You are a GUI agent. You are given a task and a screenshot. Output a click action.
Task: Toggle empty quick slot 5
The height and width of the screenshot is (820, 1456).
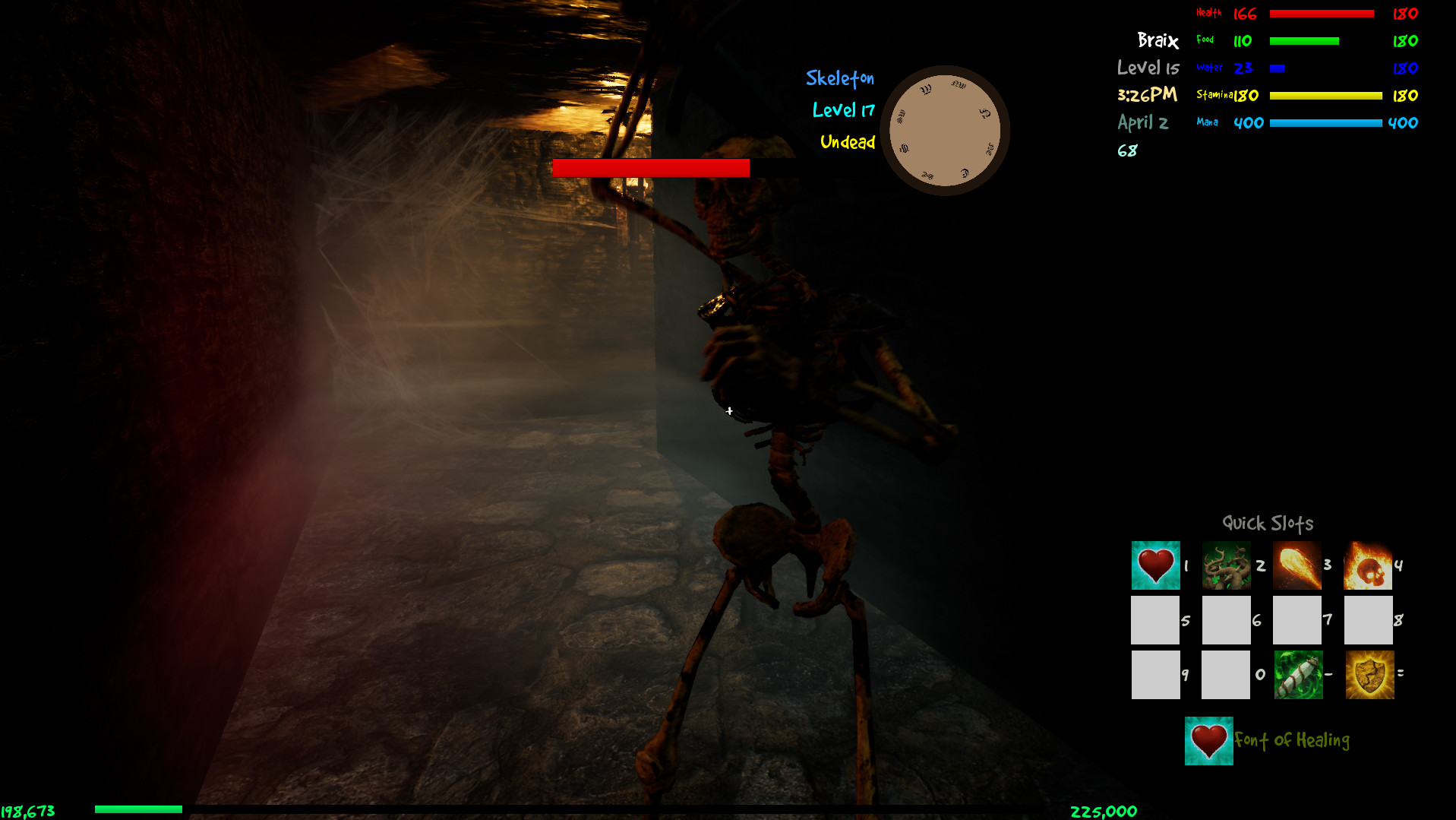1155,620
